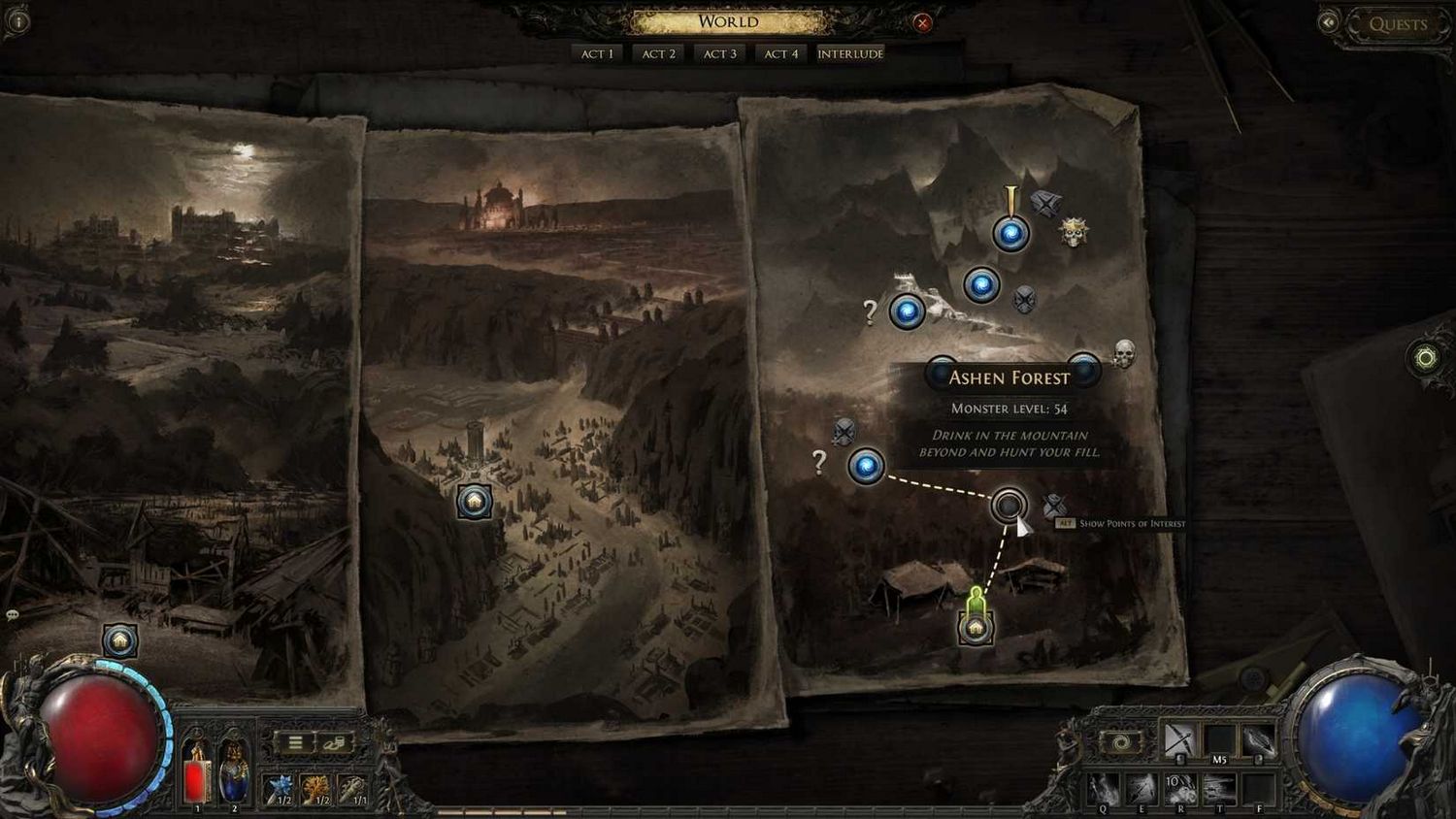The image size is (1456, 819).
Task: Select the town icon under the green player marker
Action: click(x=976, y=629)
